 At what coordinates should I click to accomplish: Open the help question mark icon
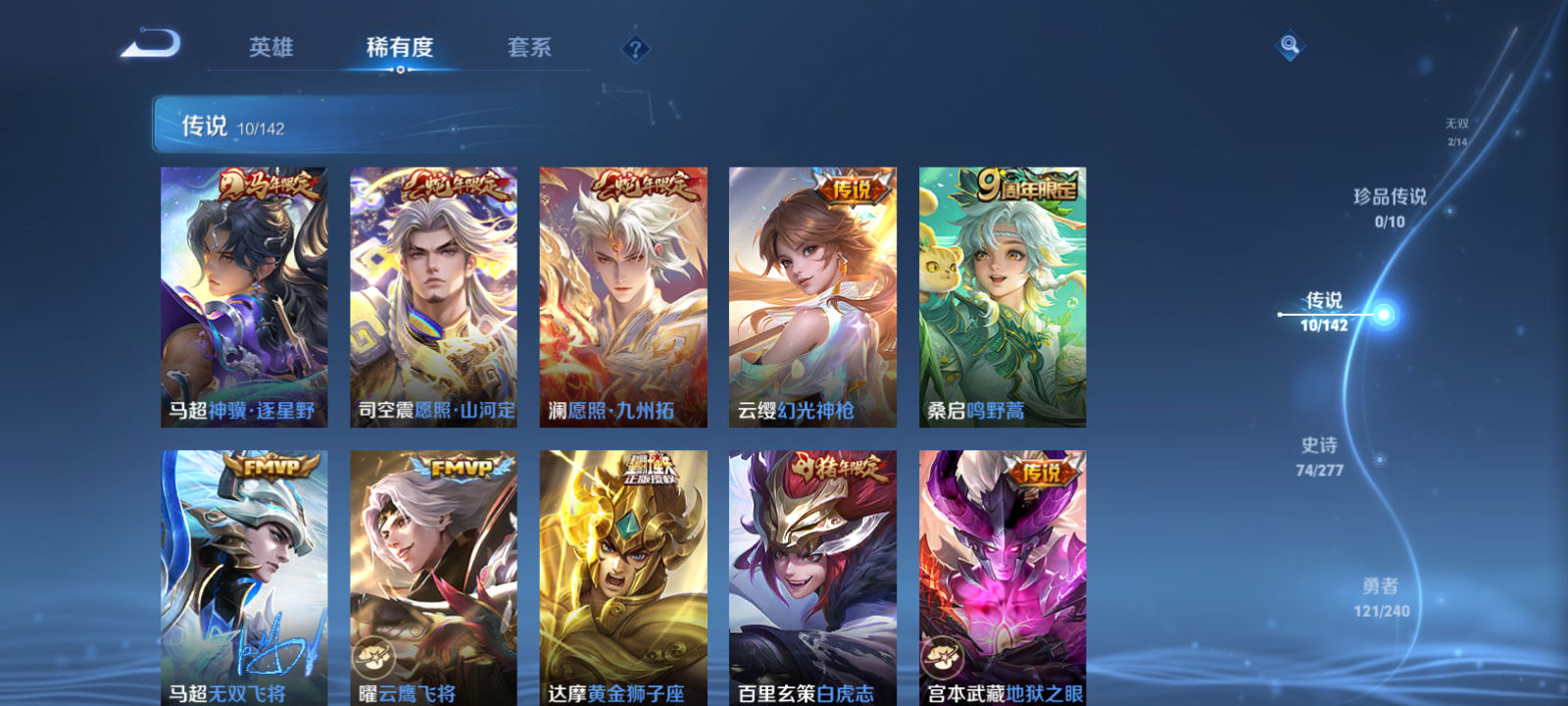[x=634, y=51]
